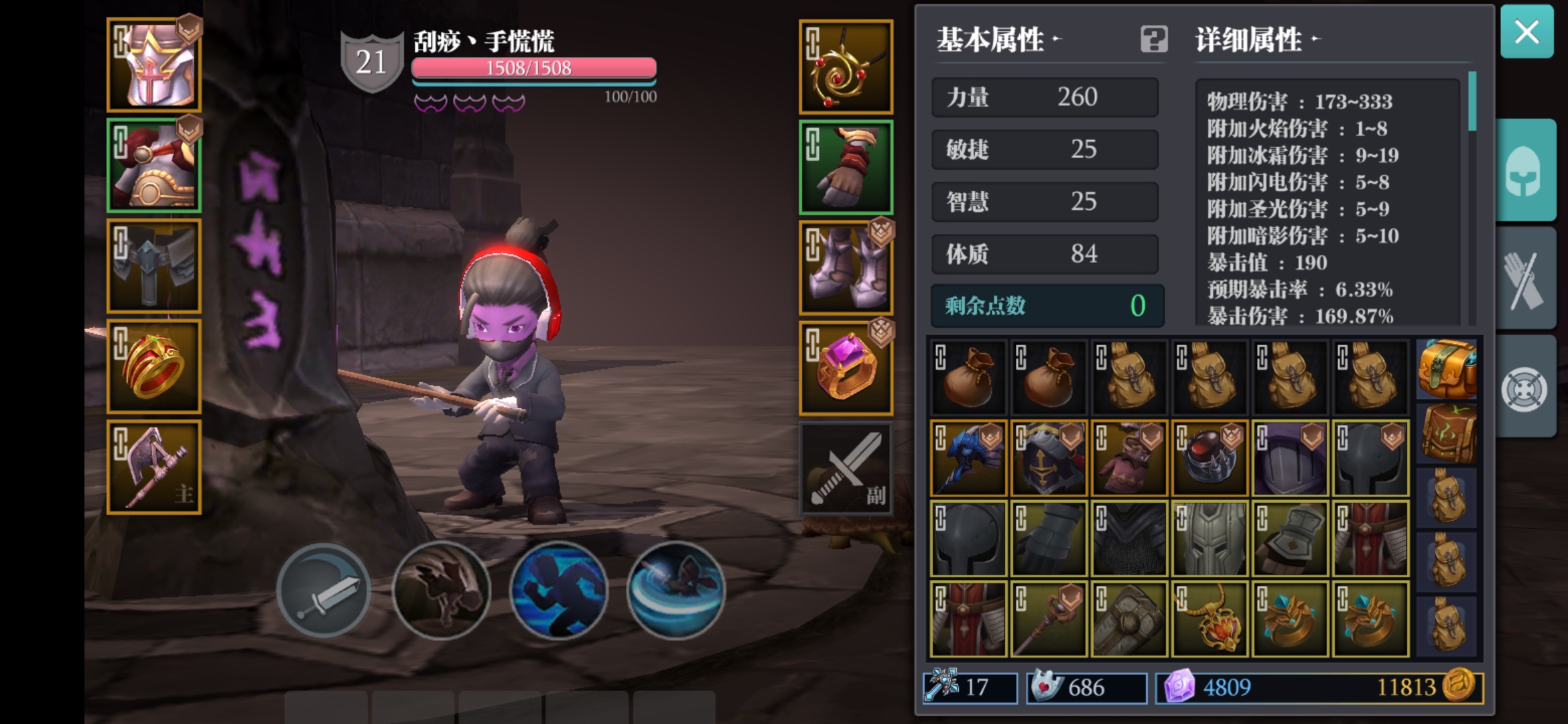The width and height of the screenshot is (1568, 724).
Task: Click the character's red health bar
Action: click(533, 67)
